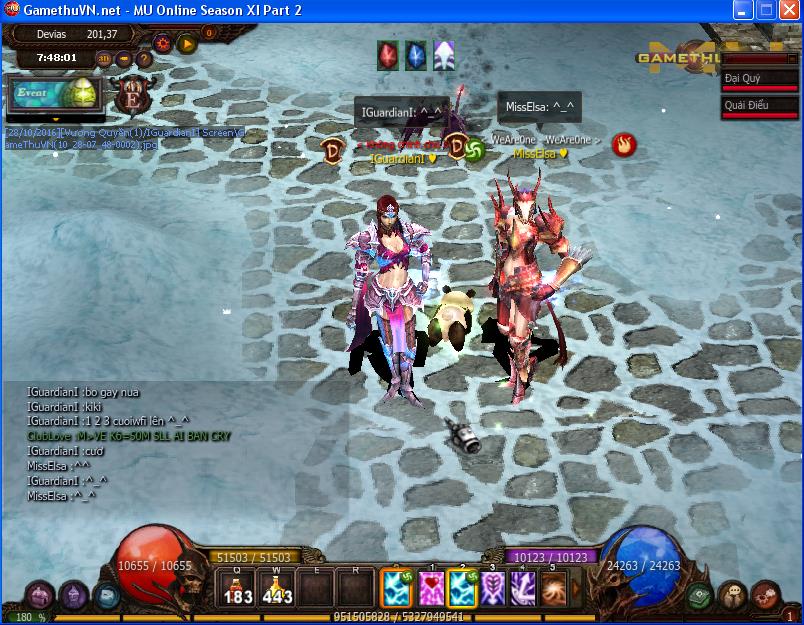
Task: Open the gear settings button
Action: 163,43
